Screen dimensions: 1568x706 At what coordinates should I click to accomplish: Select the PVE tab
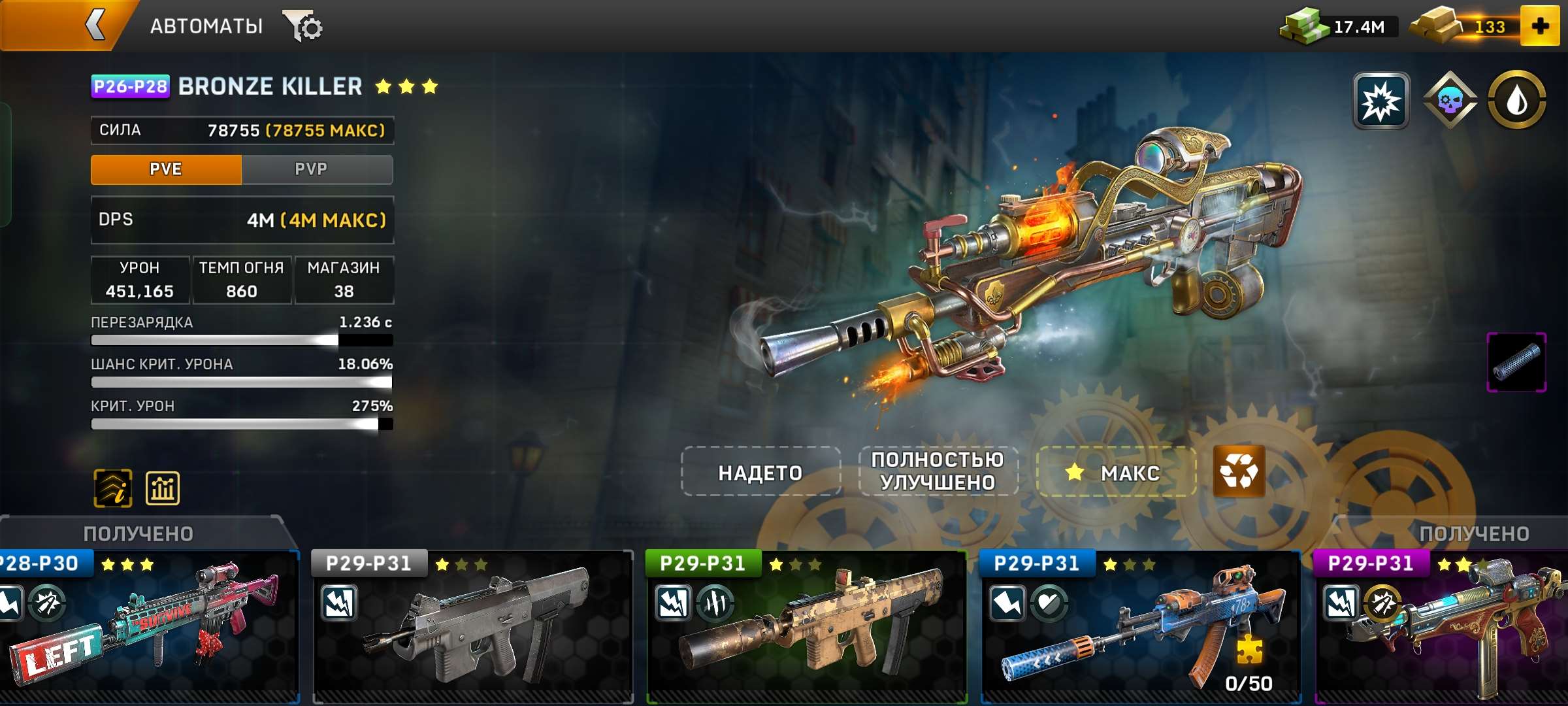(165, 169)
